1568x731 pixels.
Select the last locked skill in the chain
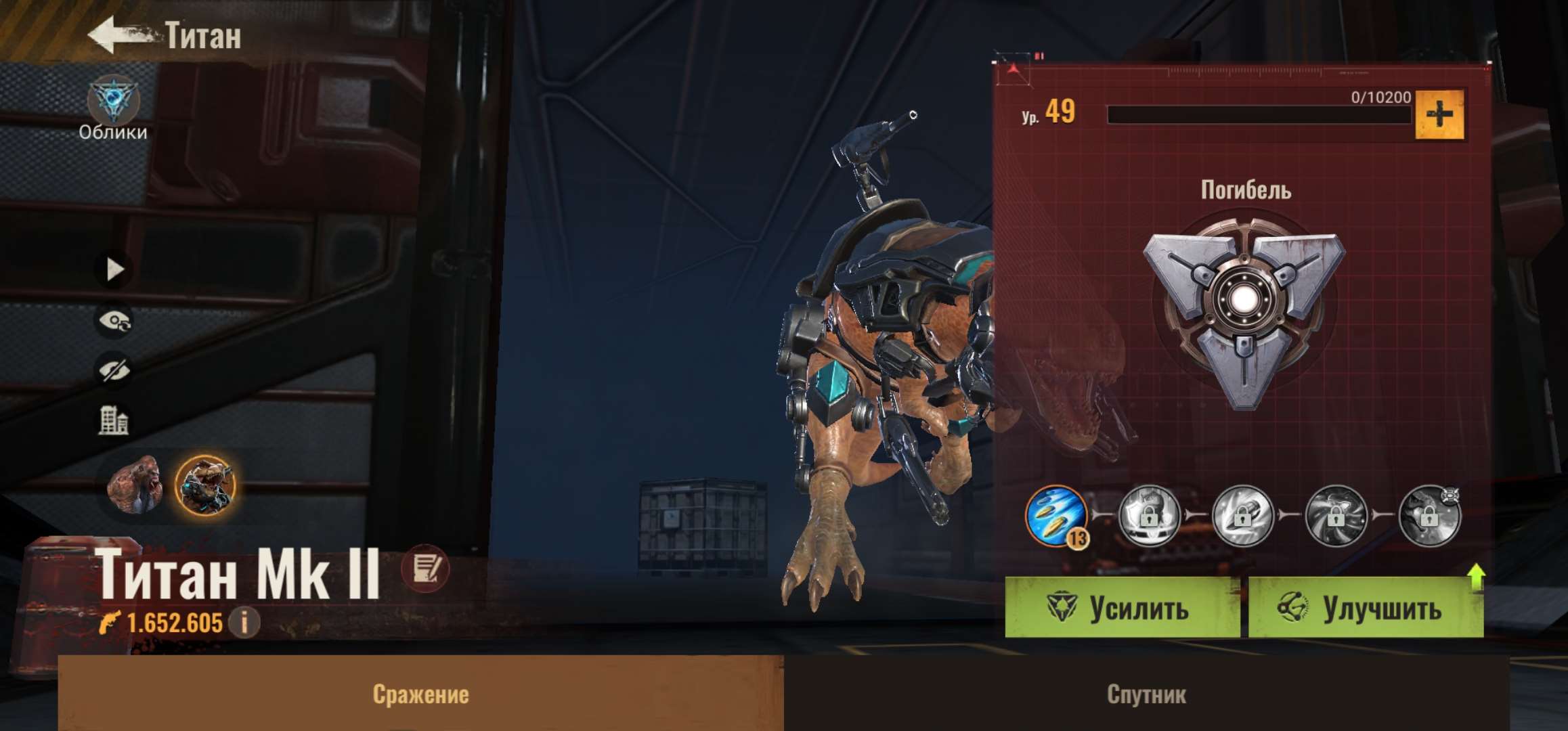click(1429, 516)
